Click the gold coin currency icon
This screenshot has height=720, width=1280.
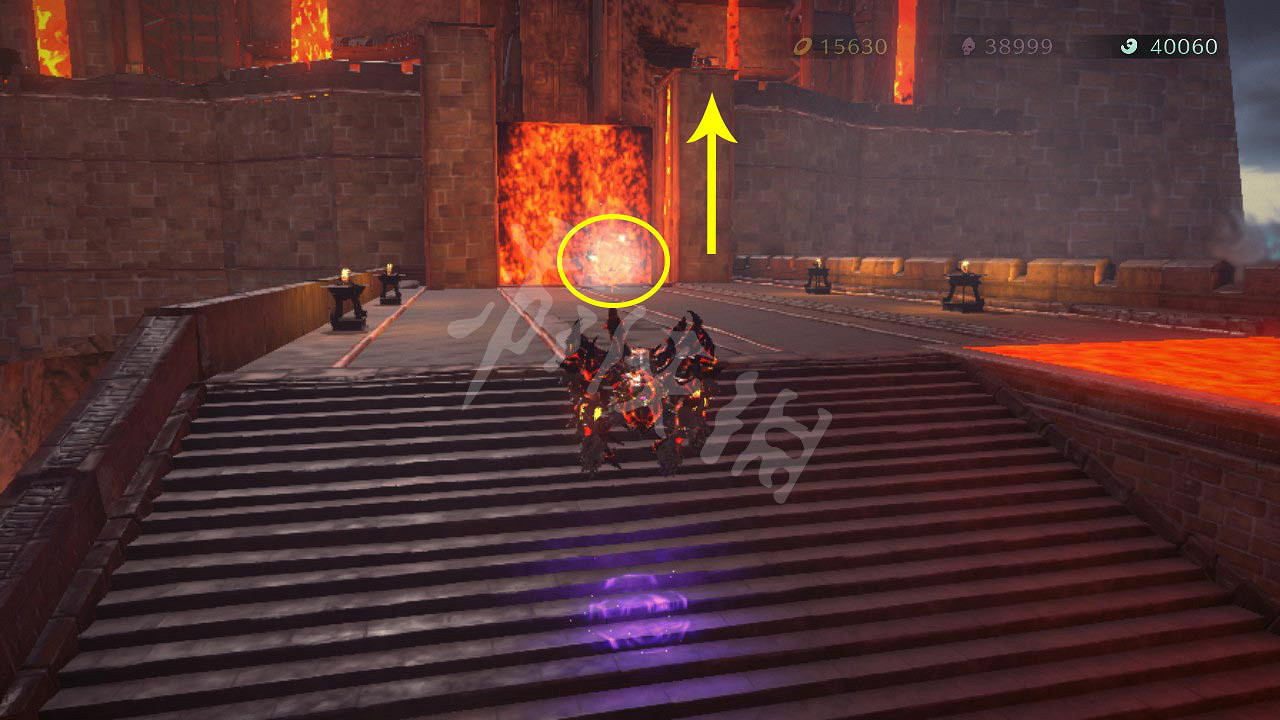(802, 45)
